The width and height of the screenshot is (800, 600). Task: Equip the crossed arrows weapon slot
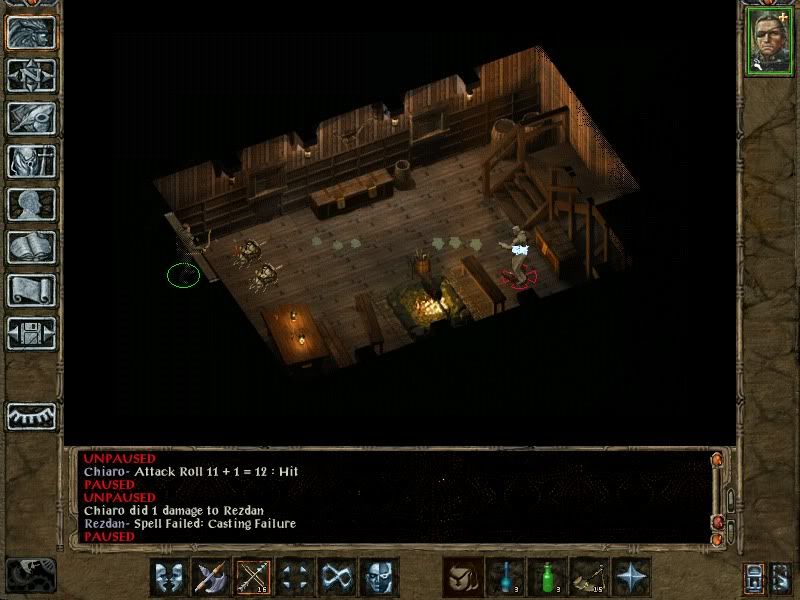[253, 577]
